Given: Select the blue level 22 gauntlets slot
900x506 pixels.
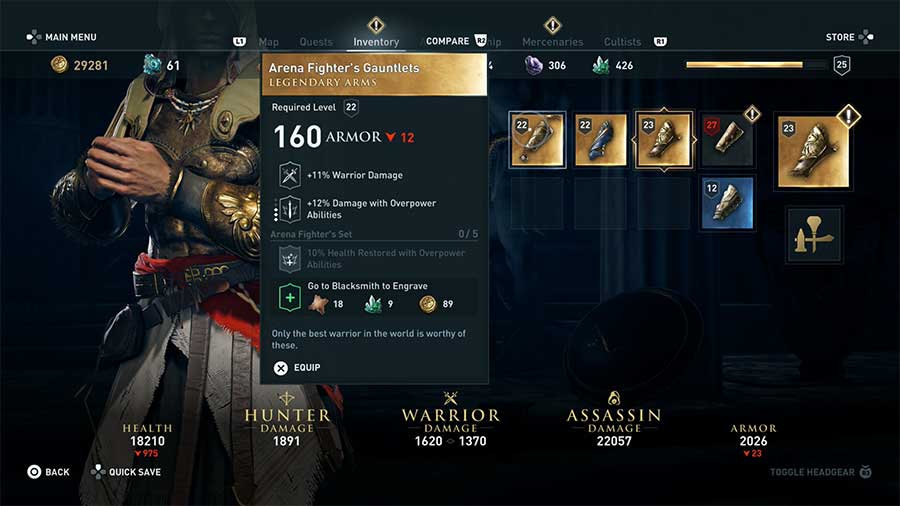Looking at the screenshot, I should point(601,140).
